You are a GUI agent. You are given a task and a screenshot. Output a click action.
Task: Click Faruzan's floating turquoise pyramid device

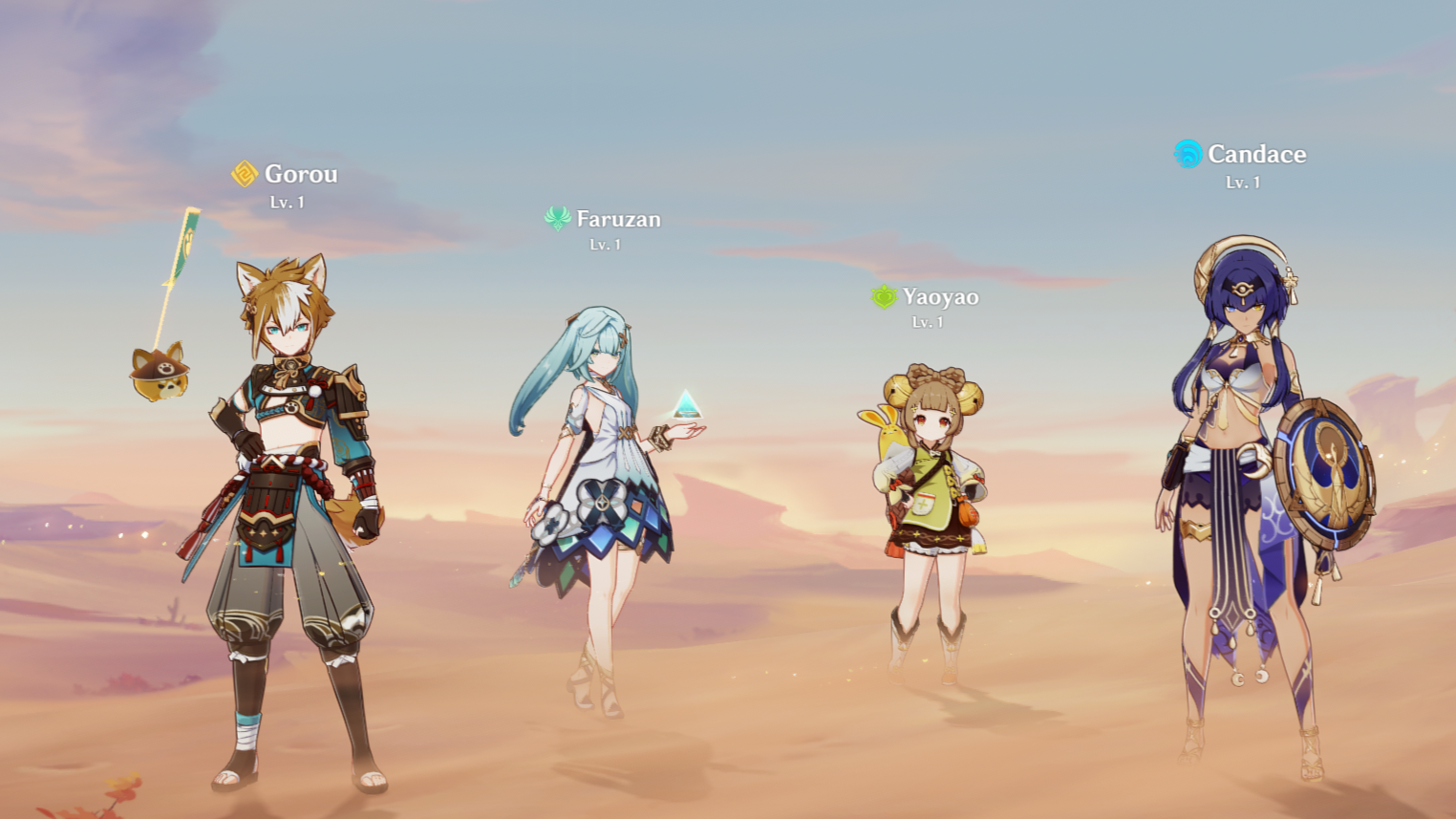tap(688, 402)
